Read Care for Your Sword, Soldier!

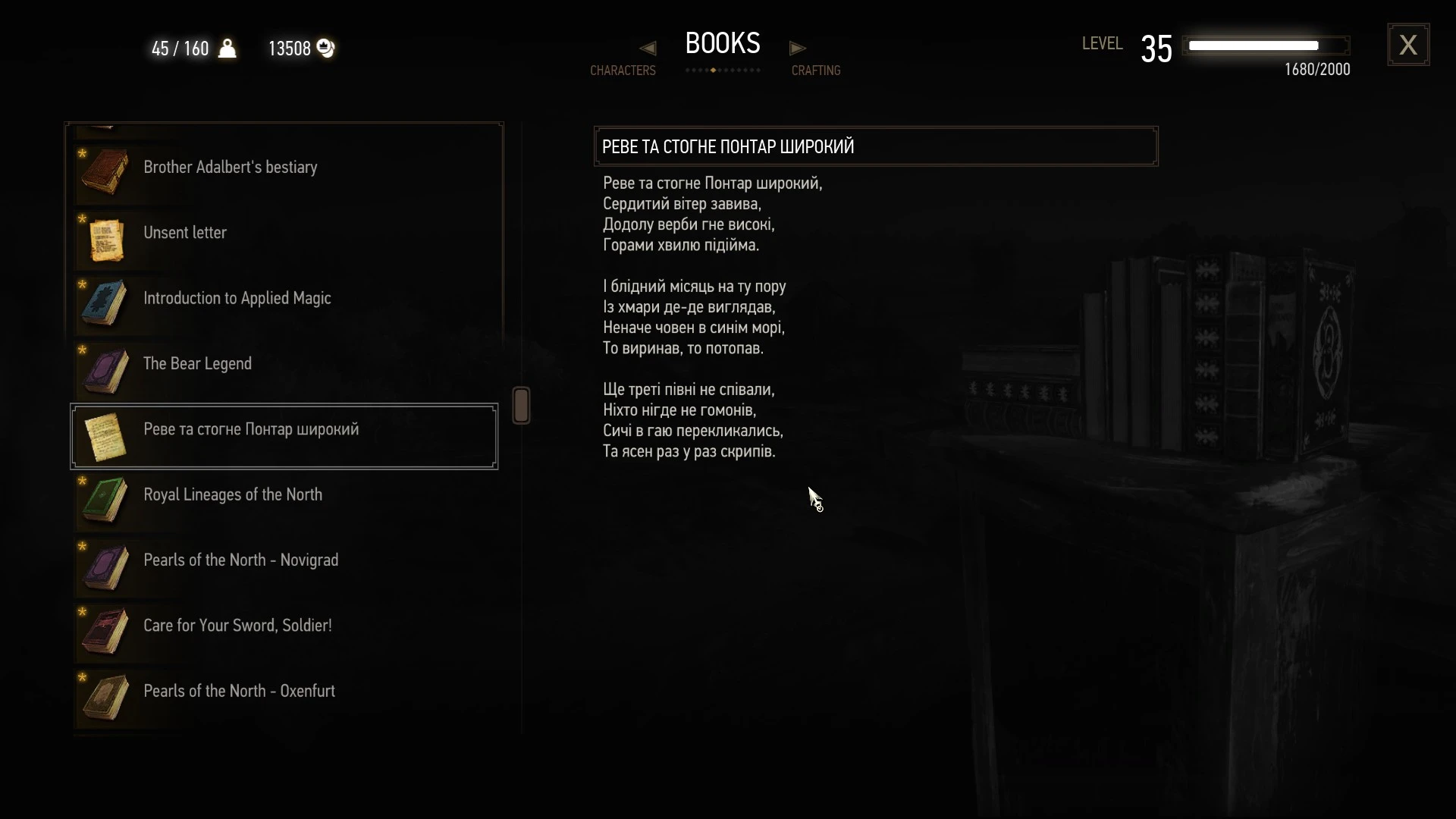pyautogui.click(x=237, y=626)
